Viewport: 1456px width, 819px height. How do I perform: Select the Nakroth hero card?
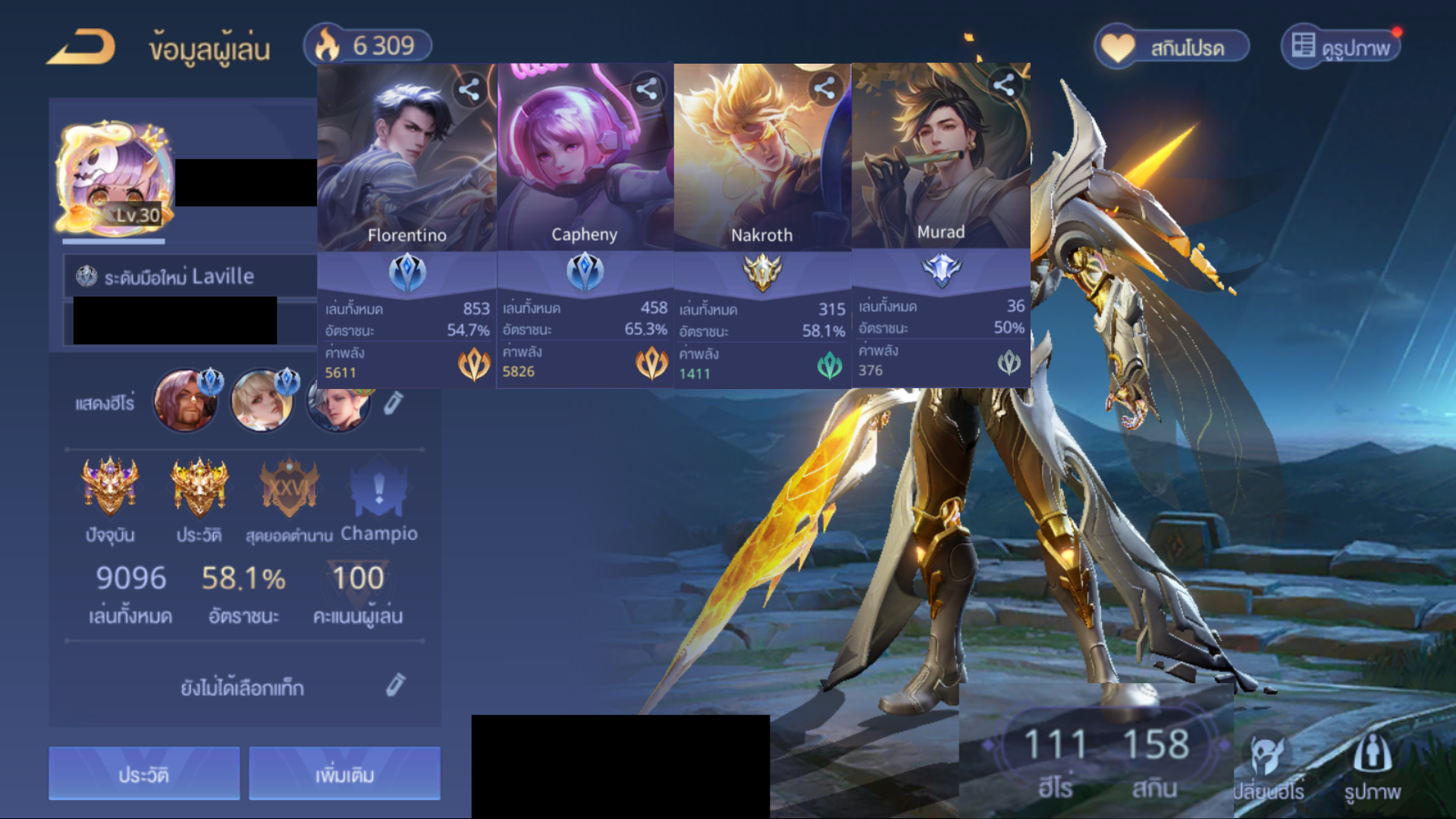click(761, 174)
